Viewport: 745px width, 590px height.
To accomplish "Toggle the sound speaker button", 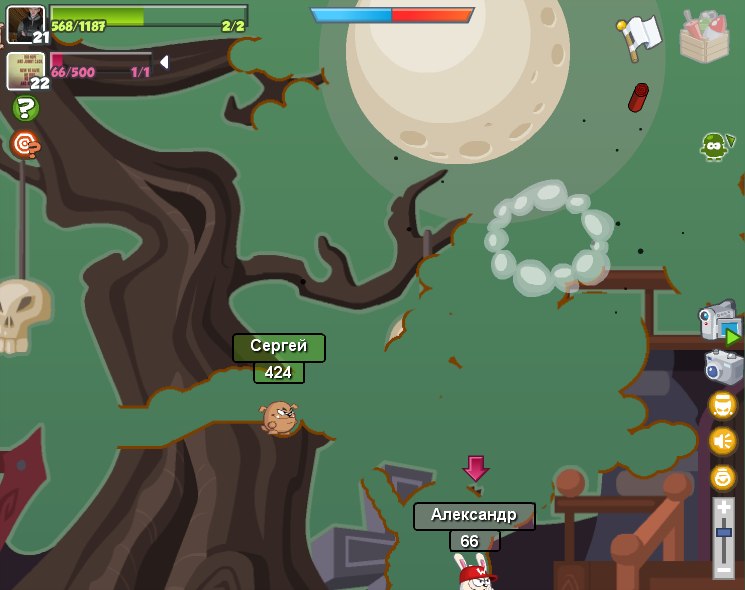I will click(x=723, y=441).
